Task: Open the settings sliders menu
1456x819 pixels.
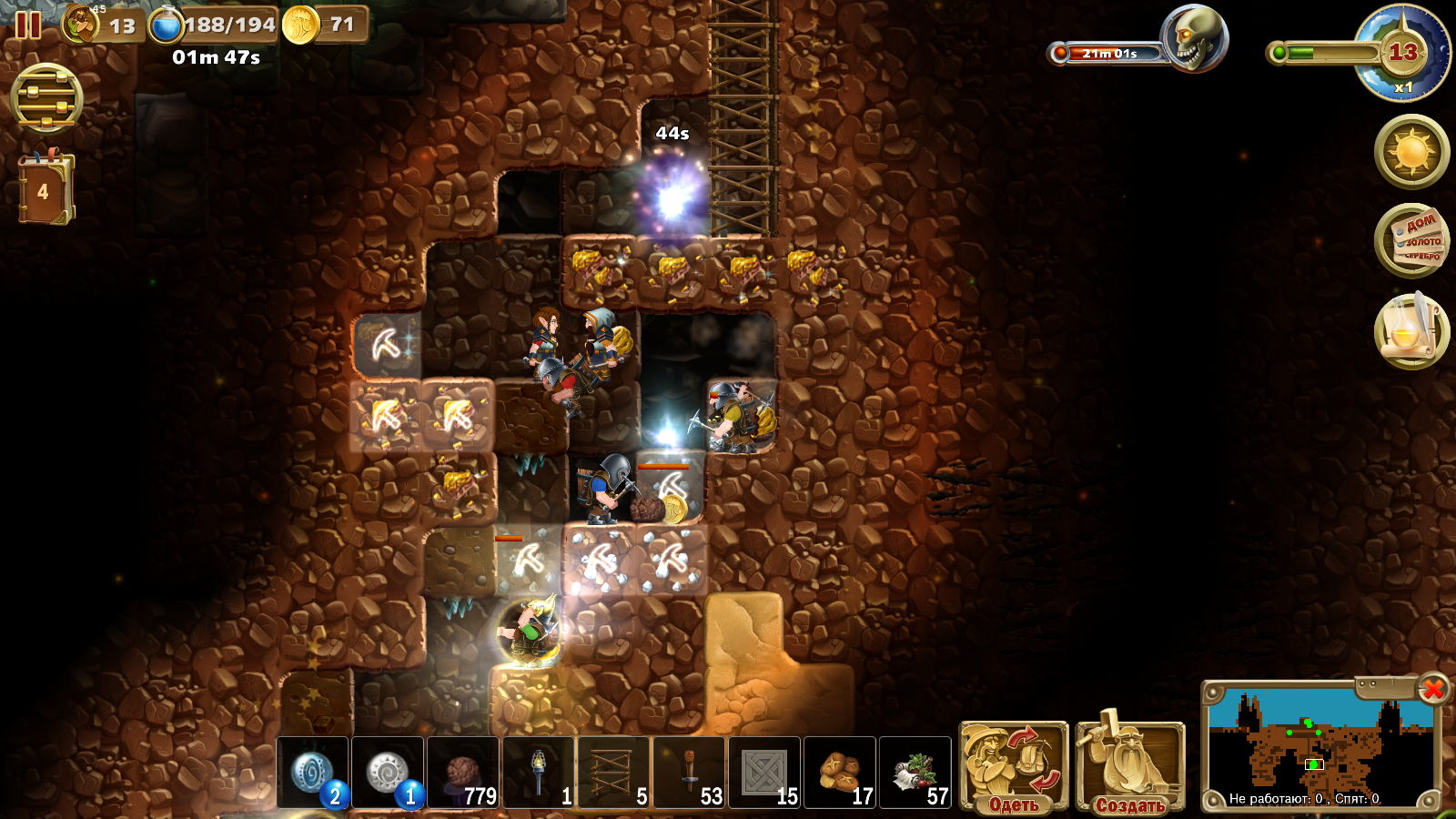Action: click(x=46, y=98)
